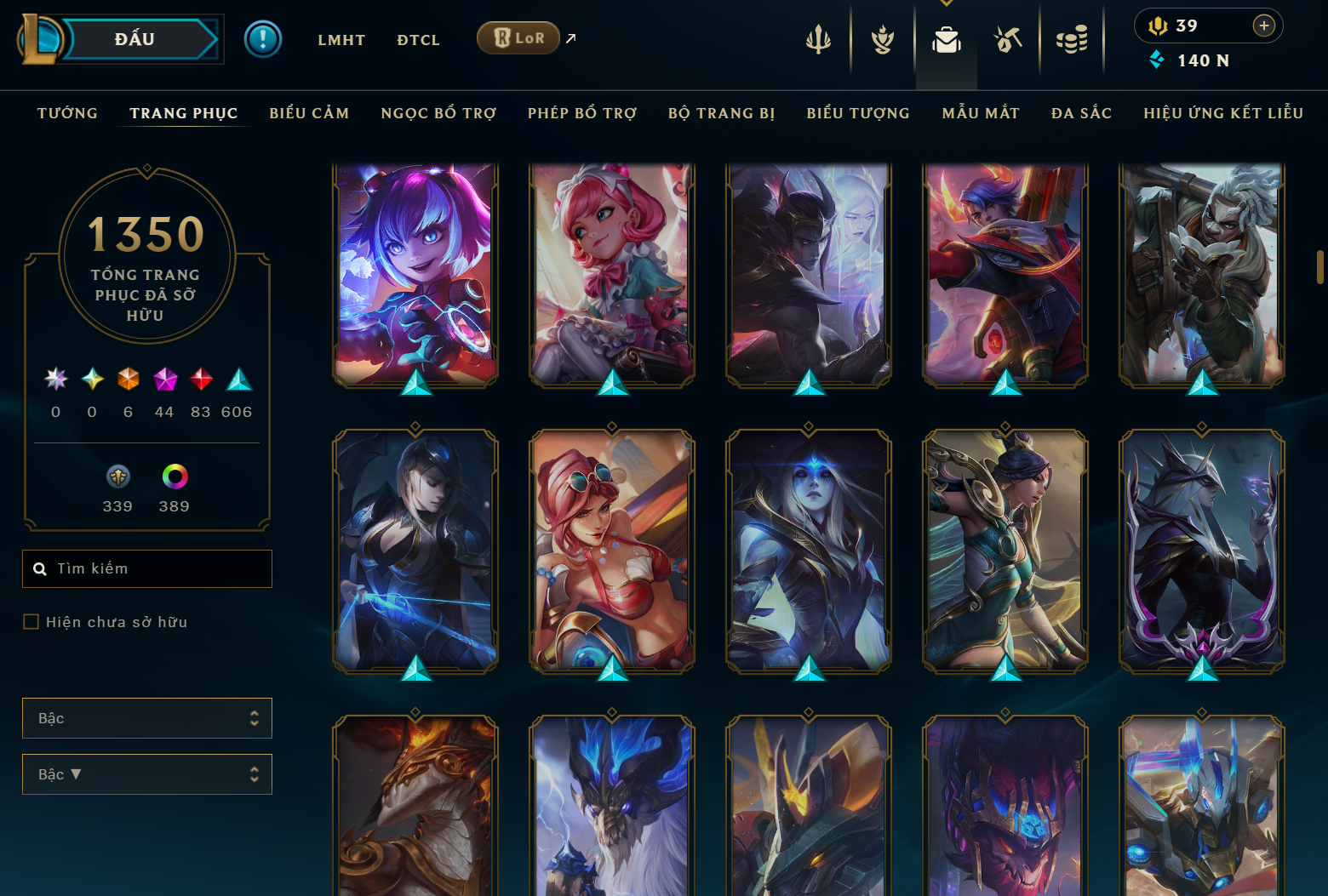1328x896 pixels.
Task: Click the blue exclamation notification icon
Action: (263, 38)
